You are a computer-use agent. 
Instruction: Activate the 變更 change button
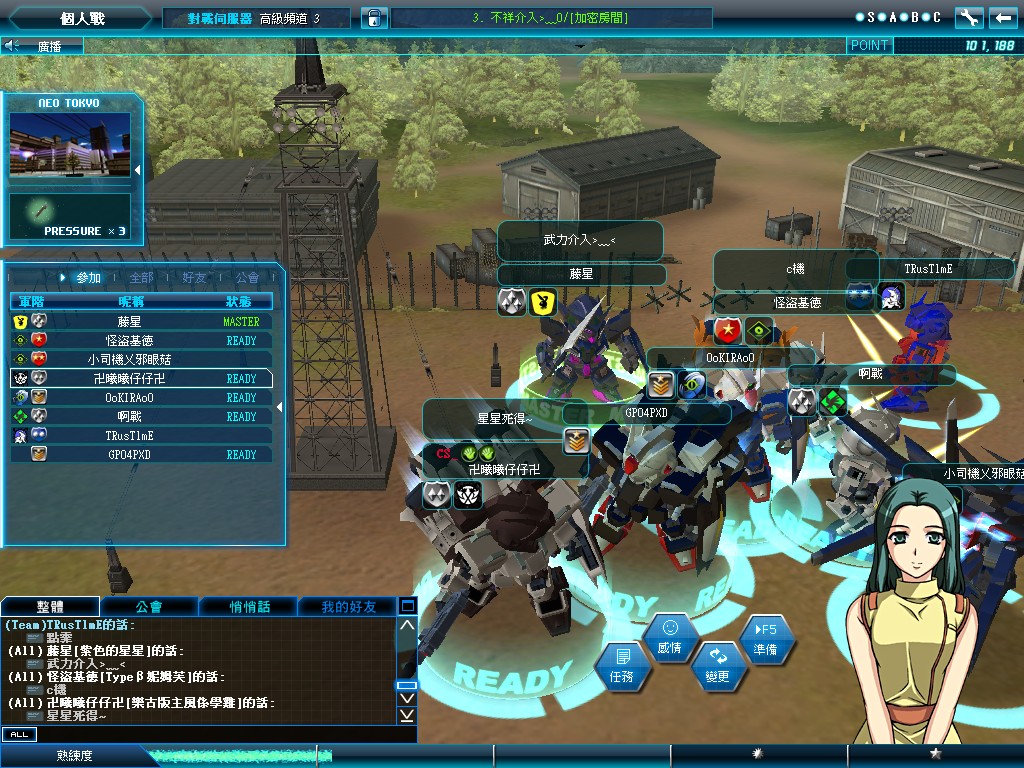tap(717, 667)
